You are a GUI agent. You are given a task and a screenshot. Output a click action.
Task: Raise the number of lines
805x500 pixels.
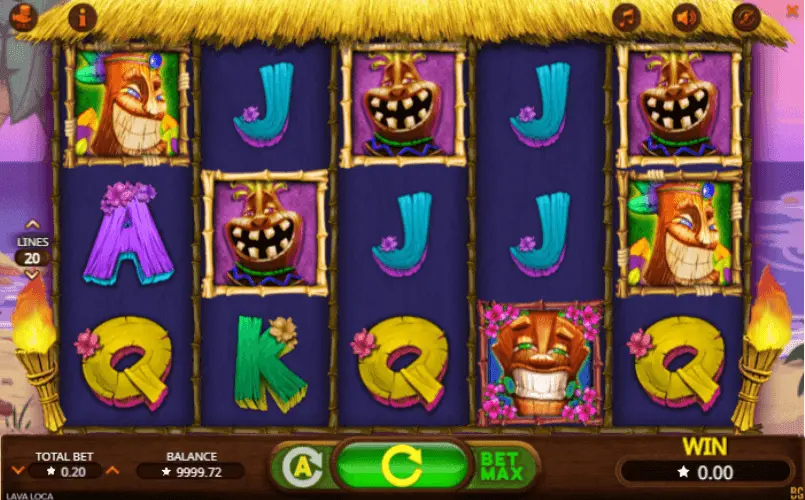pyautogui.click(x=32, y=225)
